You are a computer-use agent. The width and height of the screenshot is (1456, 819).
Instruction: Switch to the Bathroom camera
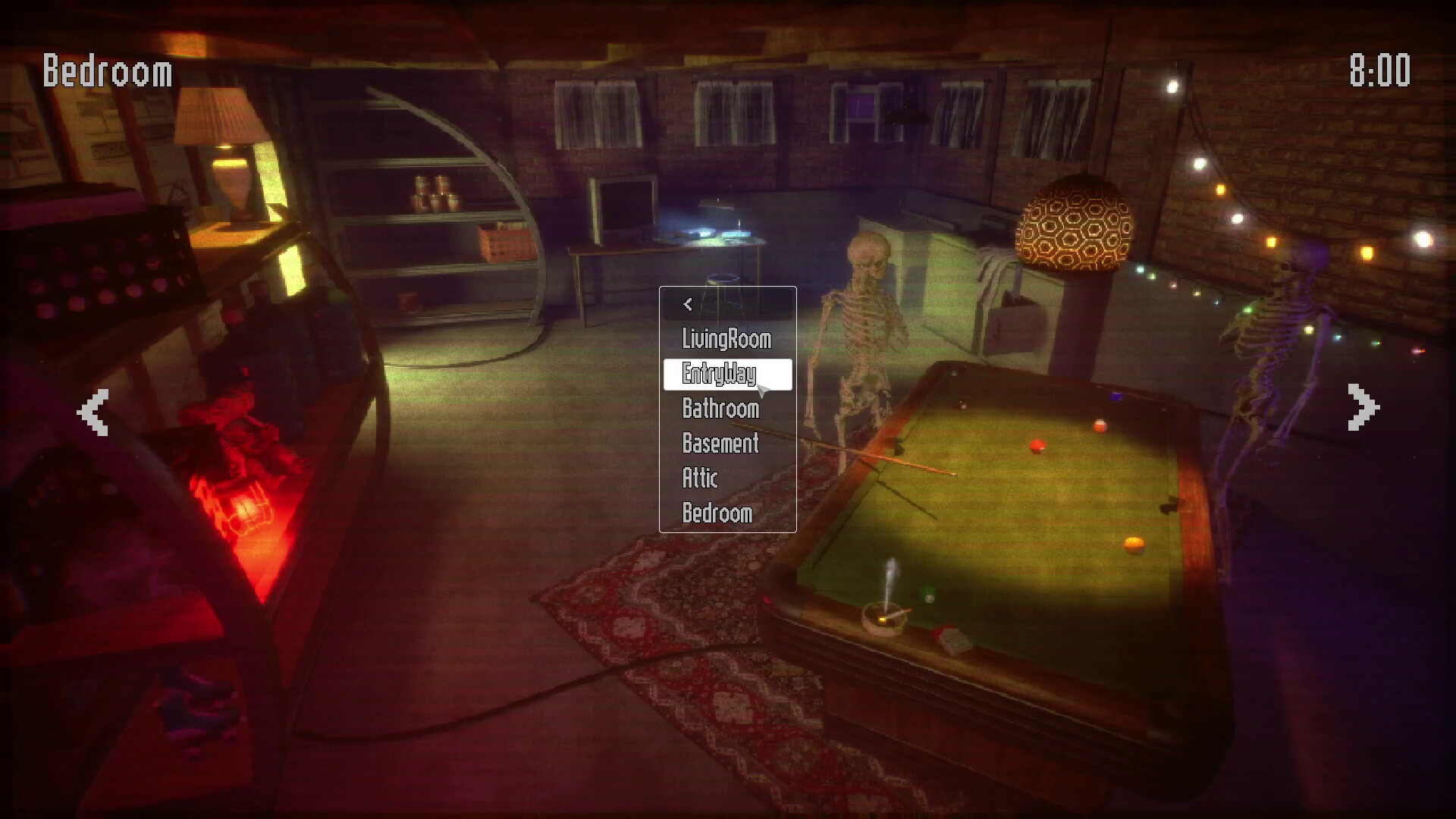tap(719, 409)
